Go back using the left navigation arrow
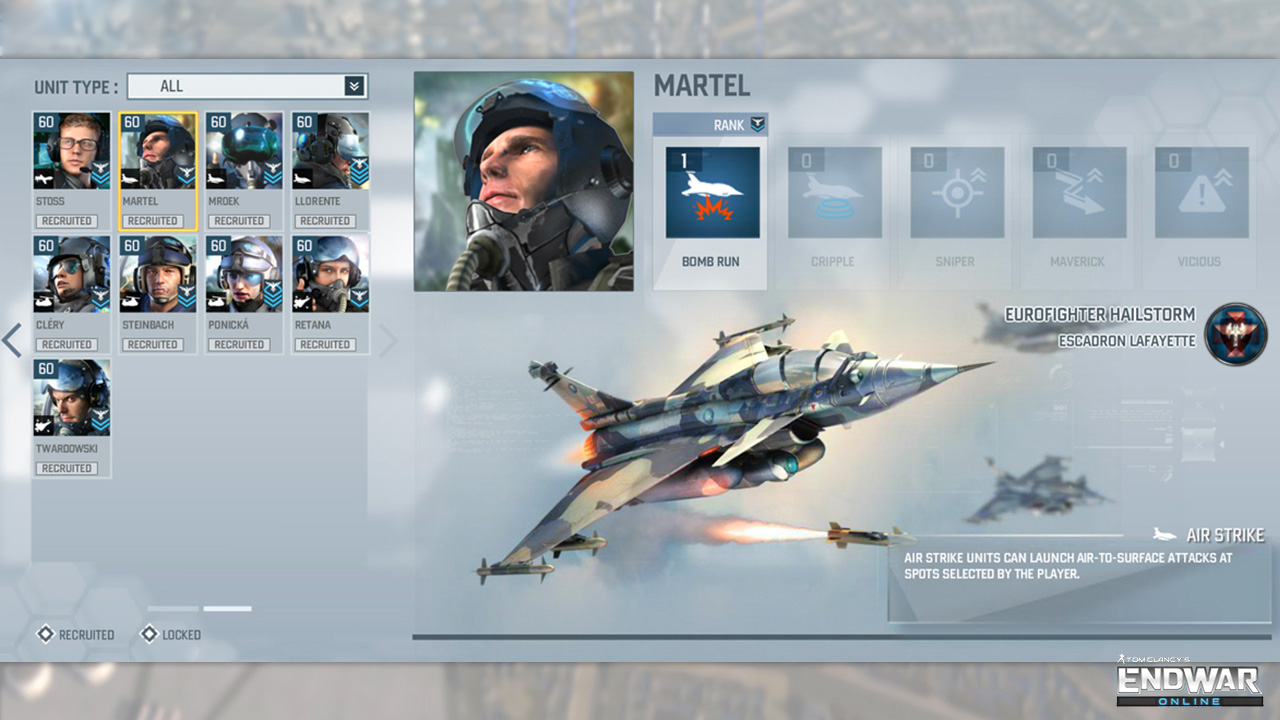The width and height of the screenshot is (1280, 720). point(13,340)
